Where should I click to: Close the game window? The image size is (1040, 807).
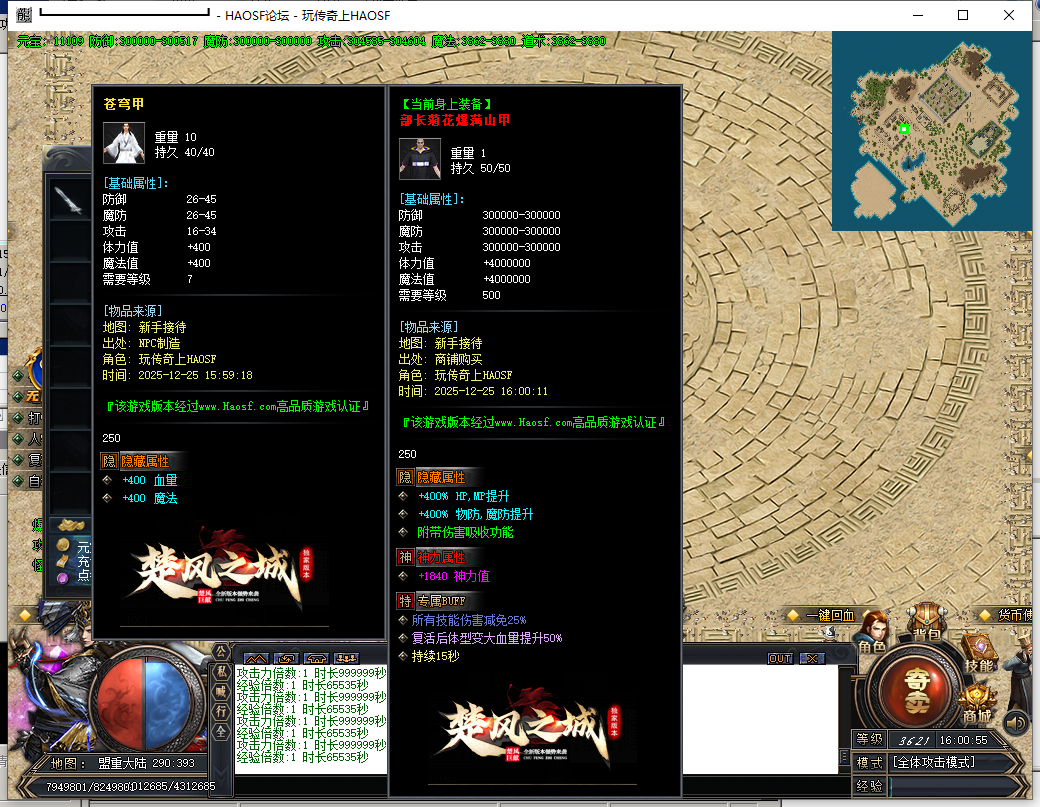pyautogui.click(x=1009, y=15)
